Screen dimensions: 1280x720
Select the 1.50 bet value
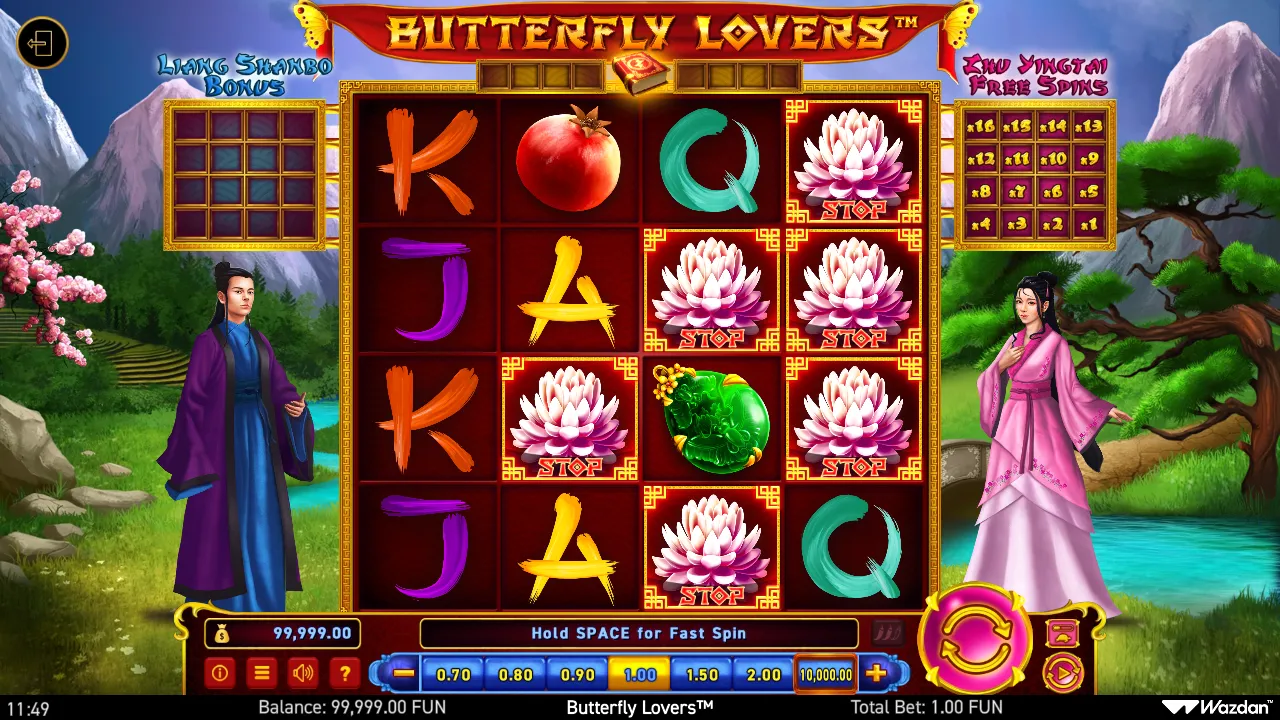click(x=701, y=674)
